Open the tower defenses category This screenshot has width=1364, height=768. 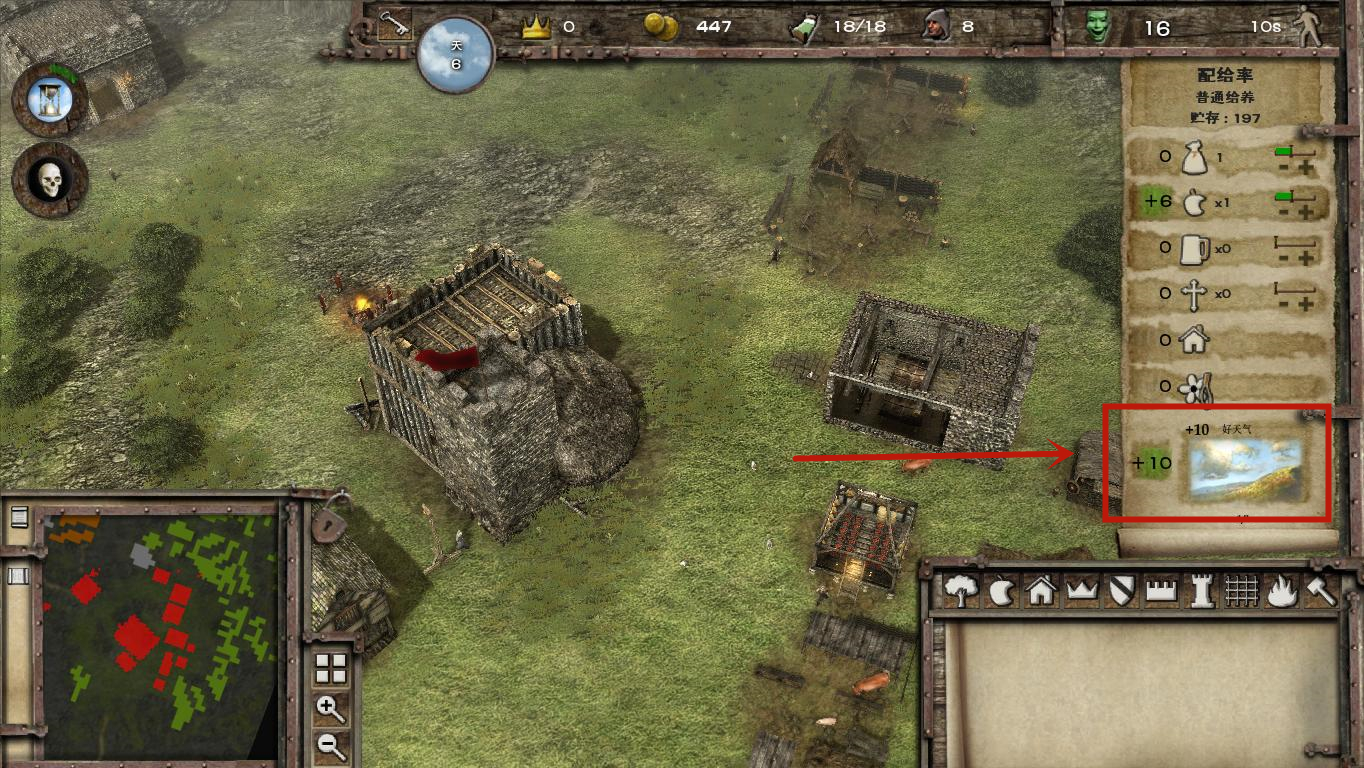point(1200,591)
